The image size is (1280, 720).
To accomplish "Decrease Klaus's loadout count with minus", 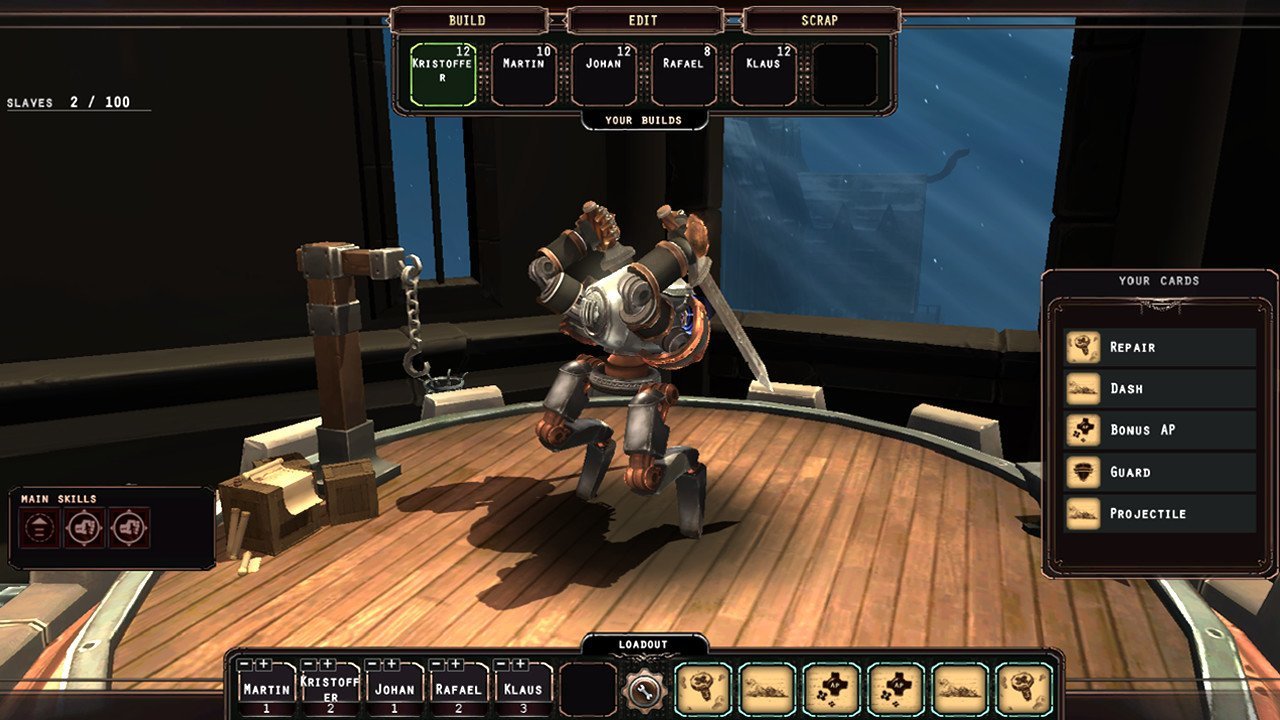I will 503,664.
